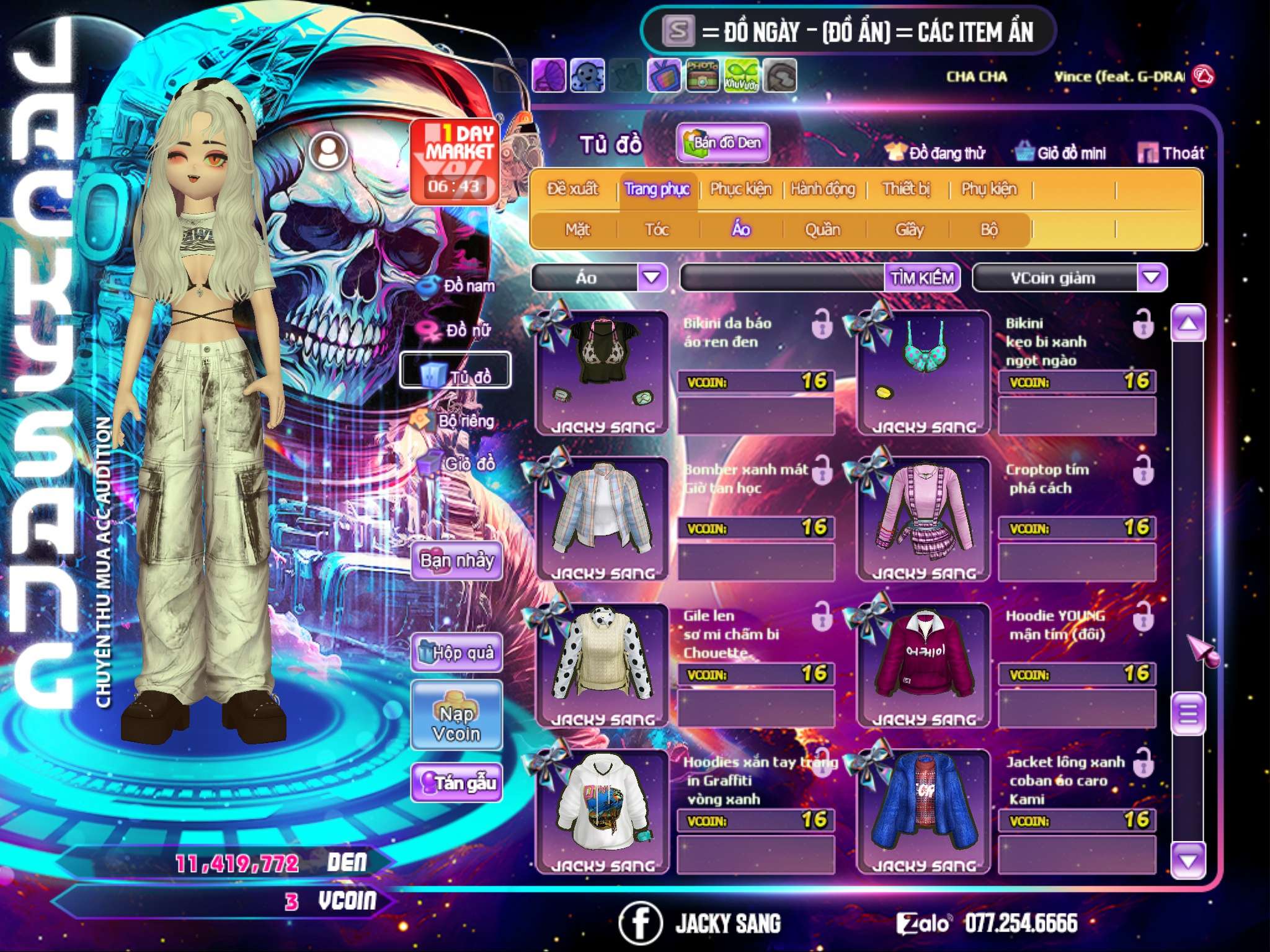Select the Tóc subcategory
The image size is (1270, 952).
[657, 230]
